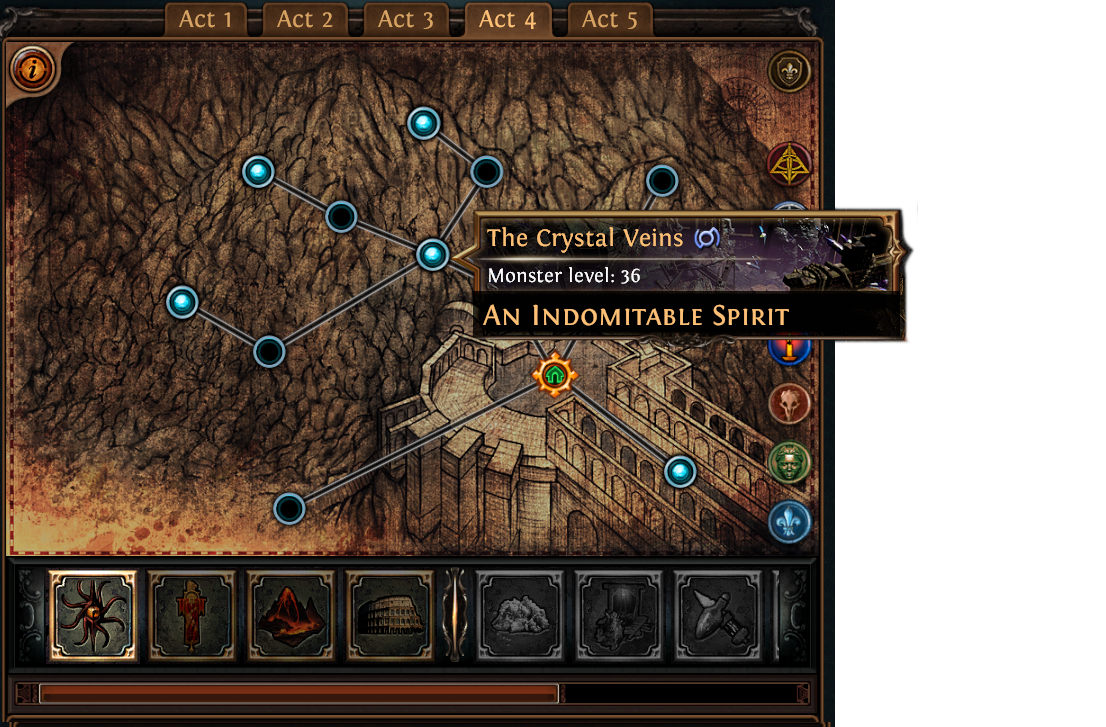Select the colosseum thumbnail
1106x727 pixels.
pos(390,616)
